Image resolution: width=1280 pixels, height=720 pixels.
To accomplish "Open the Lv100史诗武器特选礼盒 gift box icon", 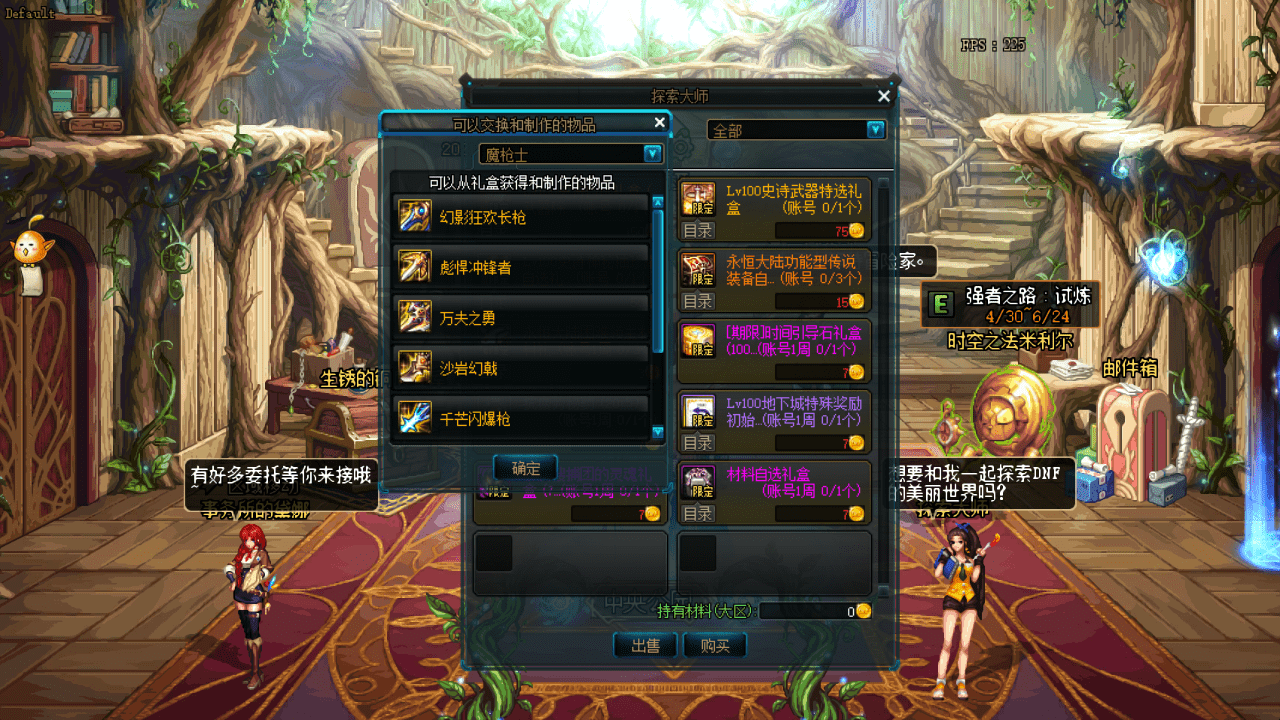I will 696,195.
